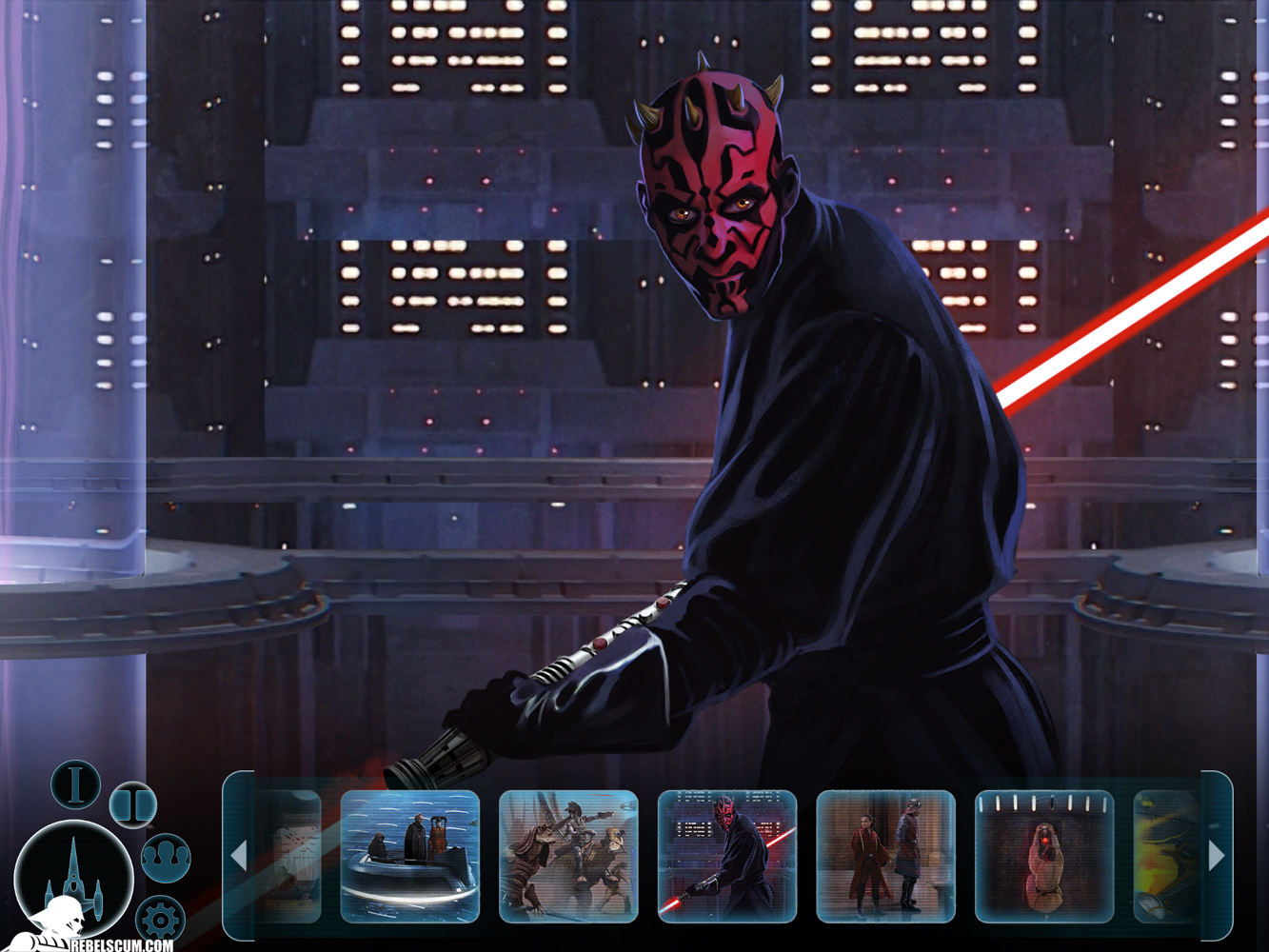The height and width of the screenshot is (952, 1269).
Task: Tap the two-panel book icon
Action: tap(132, 804)
